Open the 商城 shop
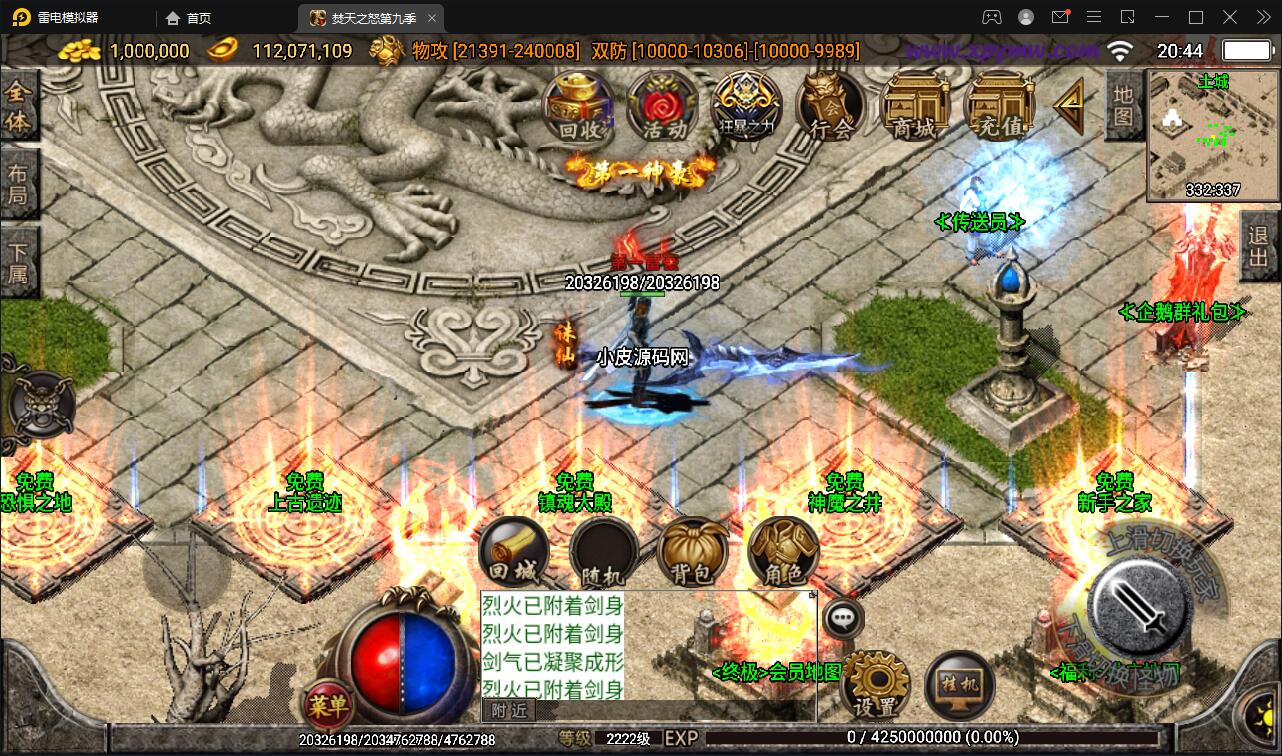Image resolution: width=1282 pixels, height=756 pixels. [x=915, y=105]
